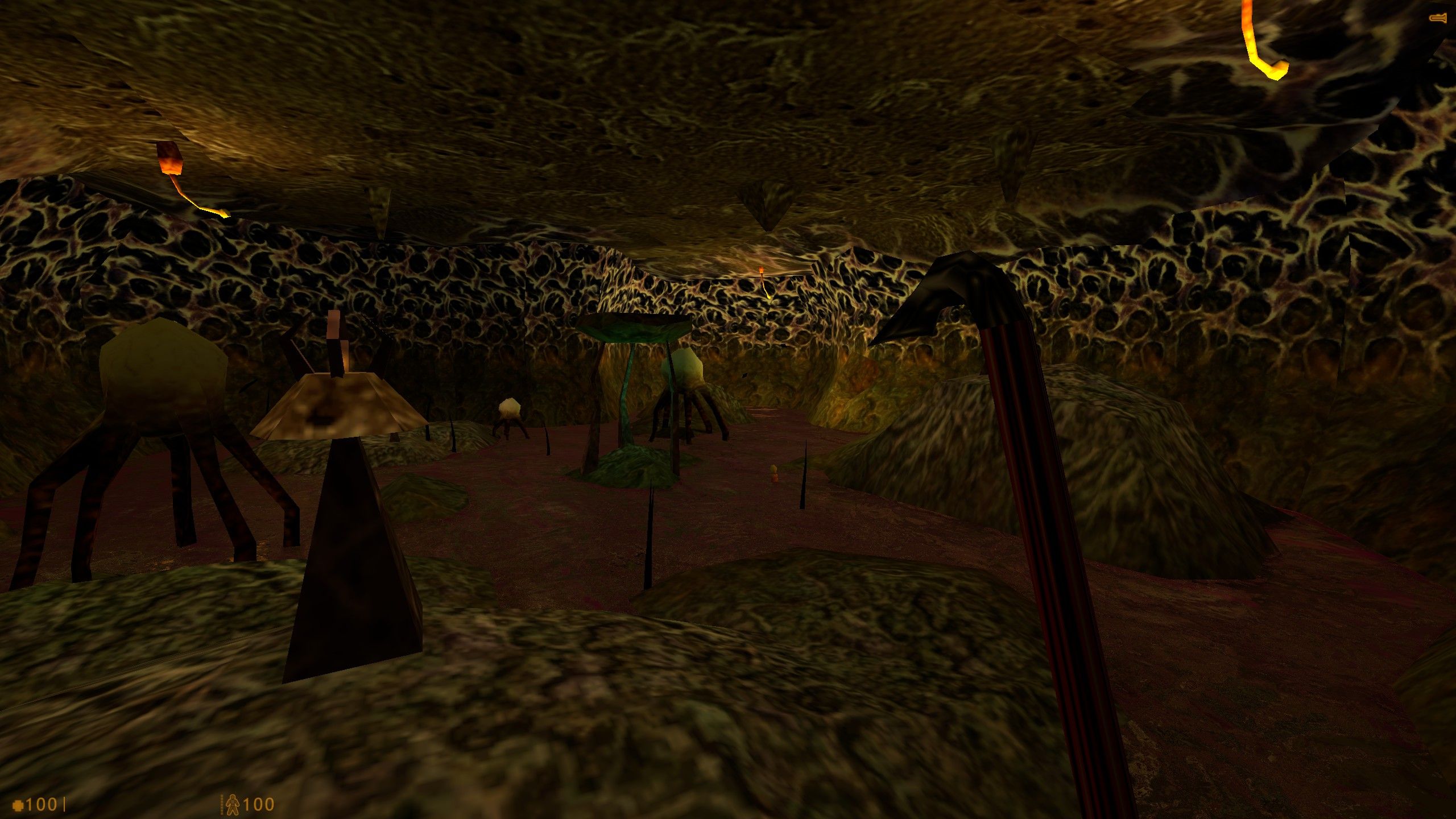Image resolution: width=1456 pixels, height=819 pixels.
Task: Click the health cross icon
Action: (x=17, y=804)
